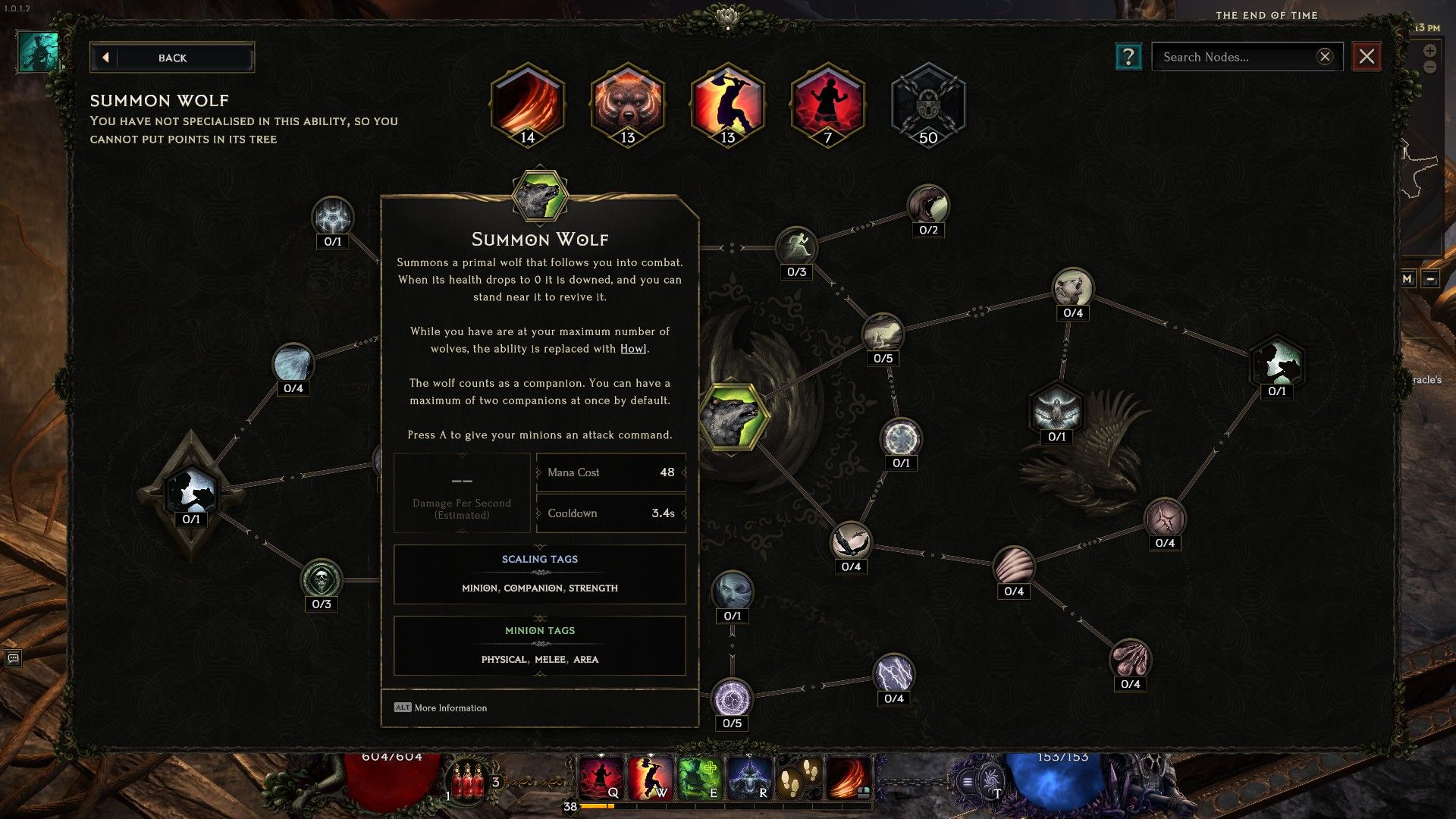Click inside the Search Nodes field

[1236, 57]
